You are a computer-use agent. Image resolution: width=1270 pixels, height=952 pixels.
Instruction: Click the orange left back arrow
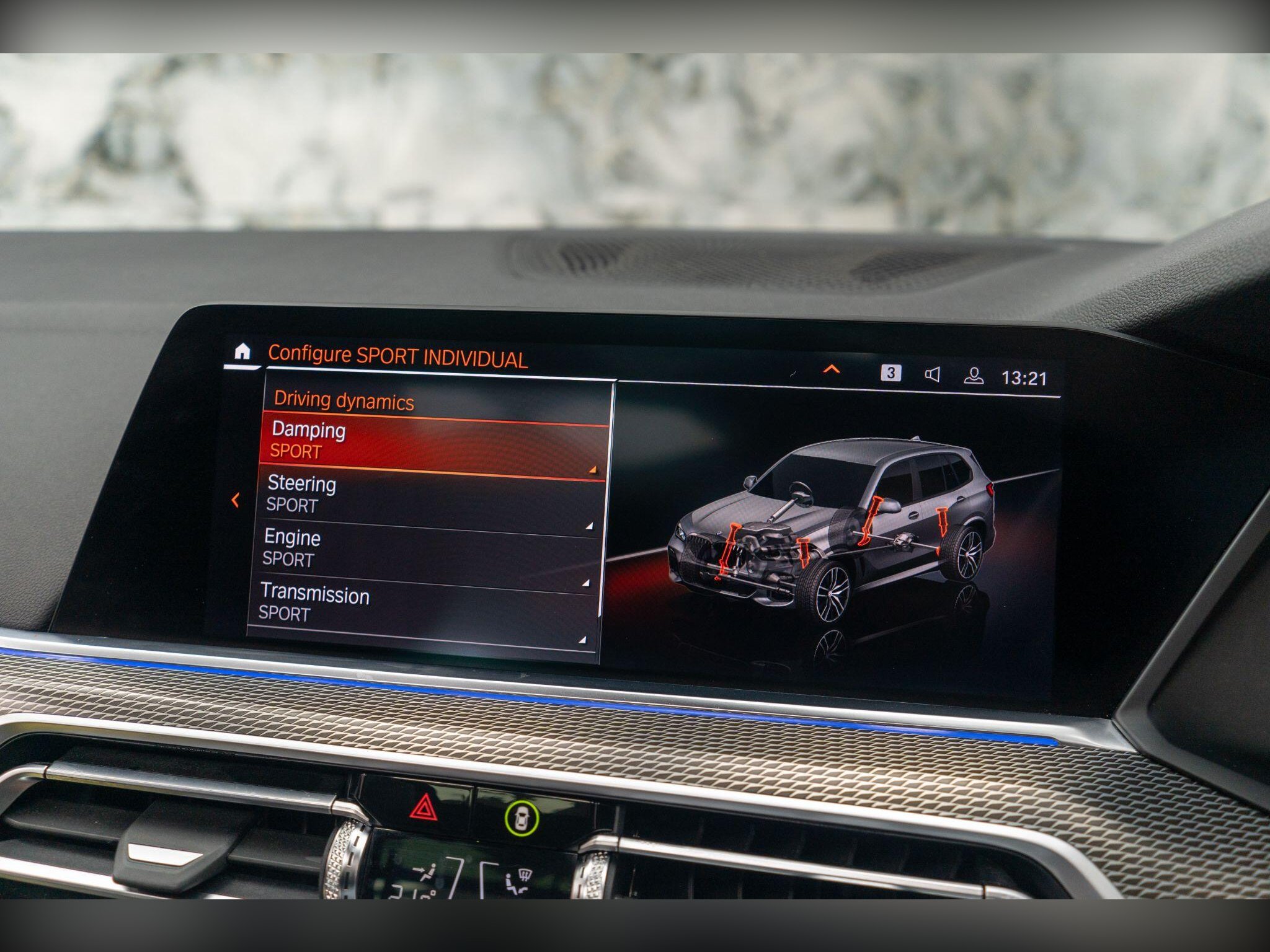click(235, 500)
